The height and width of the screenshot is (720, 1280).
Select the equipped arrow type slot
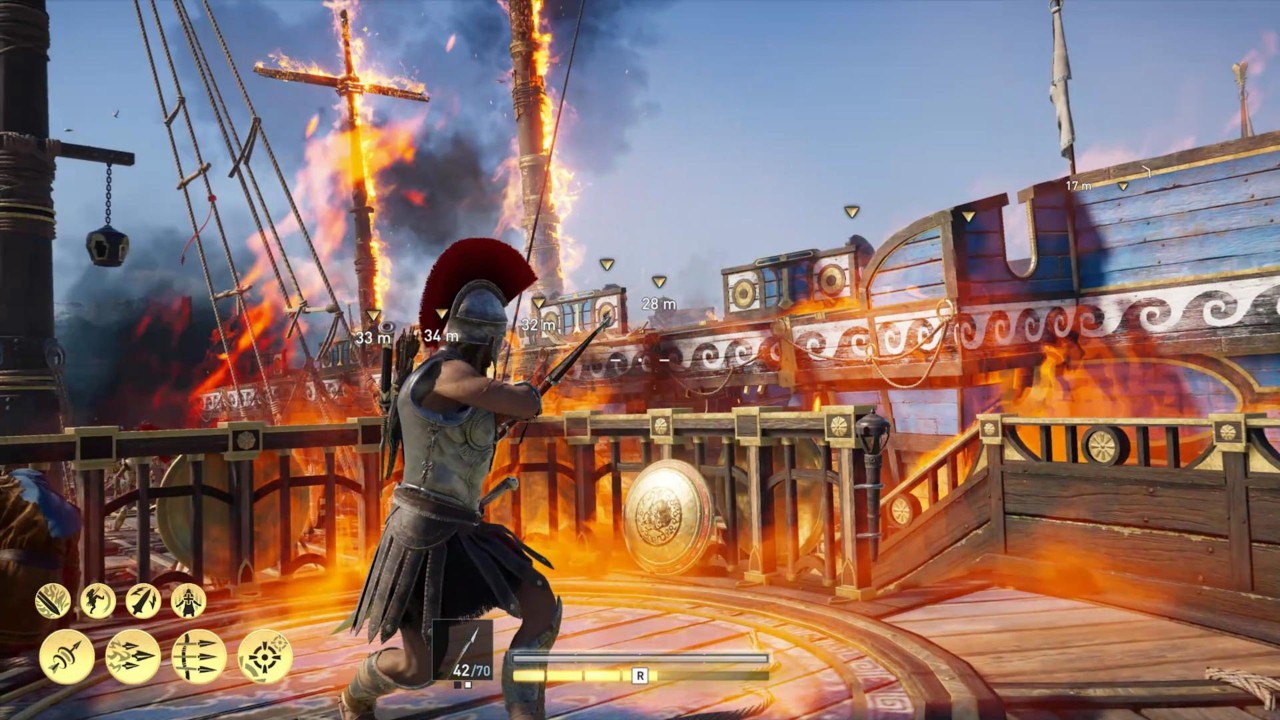pos(462,649)
